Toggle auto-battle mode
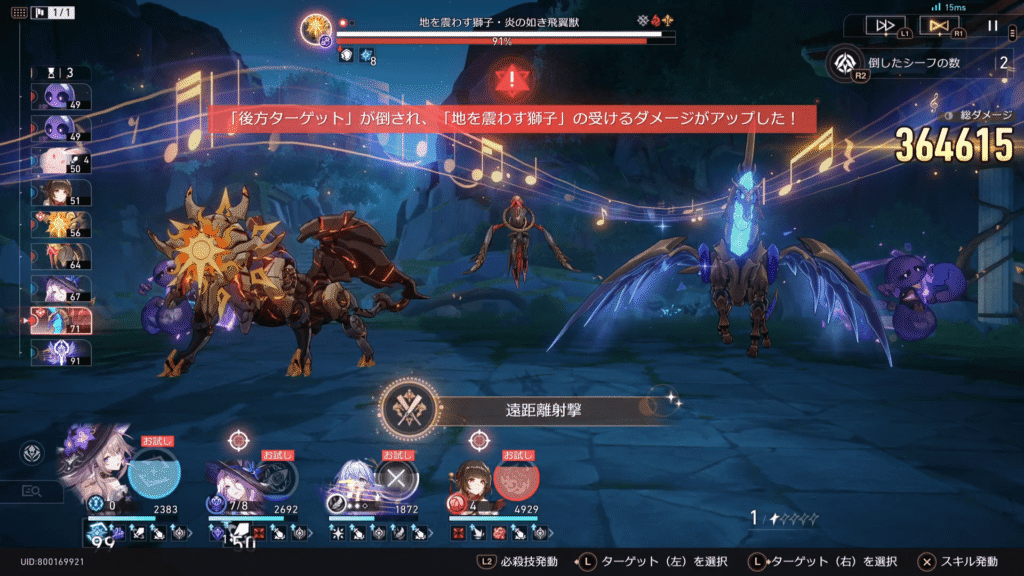The height and width of the screenshot is (576, 1024). [938, 25]
